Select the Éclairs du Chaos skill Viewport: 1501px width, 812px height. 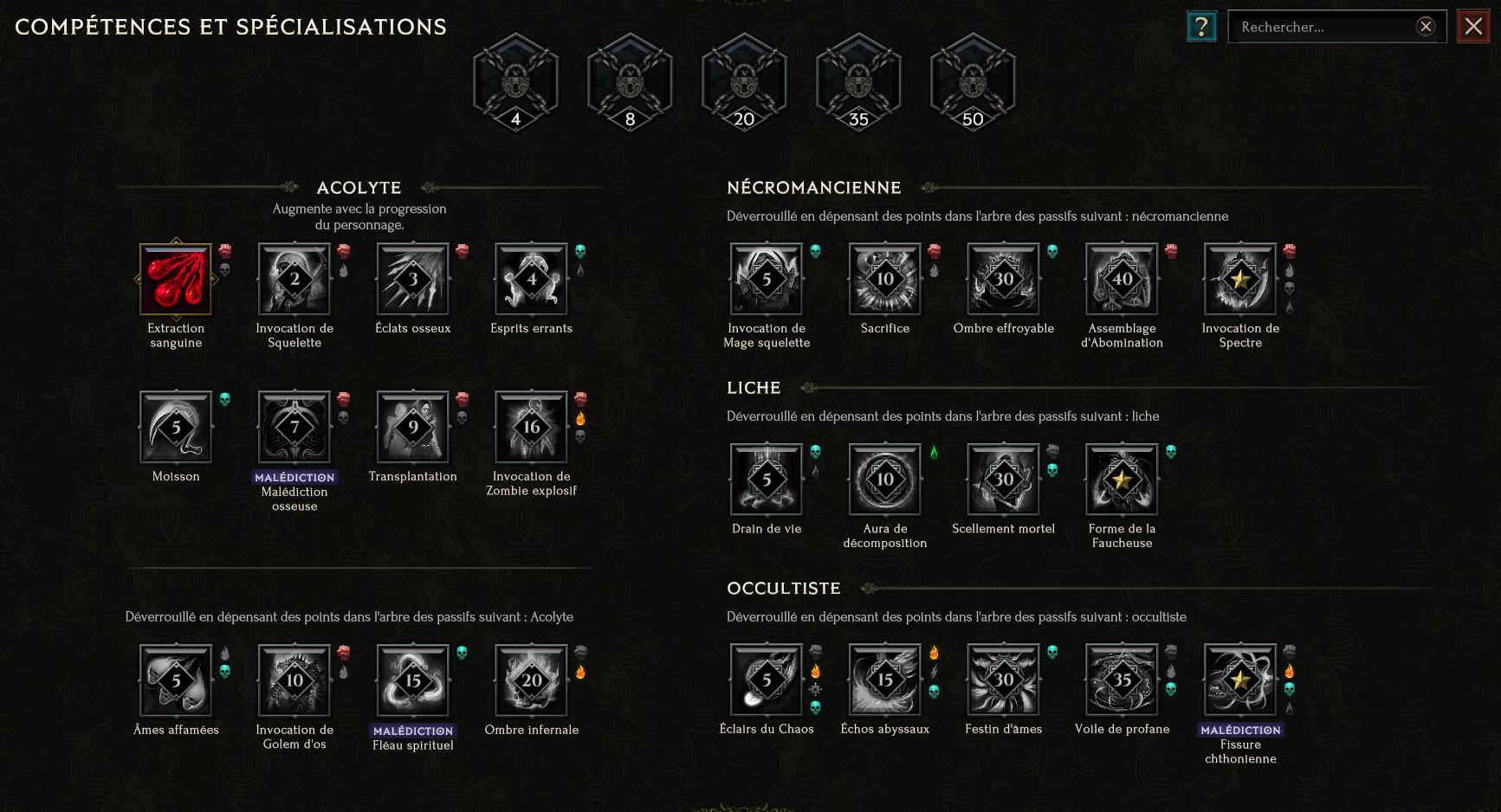pos(767,680)
